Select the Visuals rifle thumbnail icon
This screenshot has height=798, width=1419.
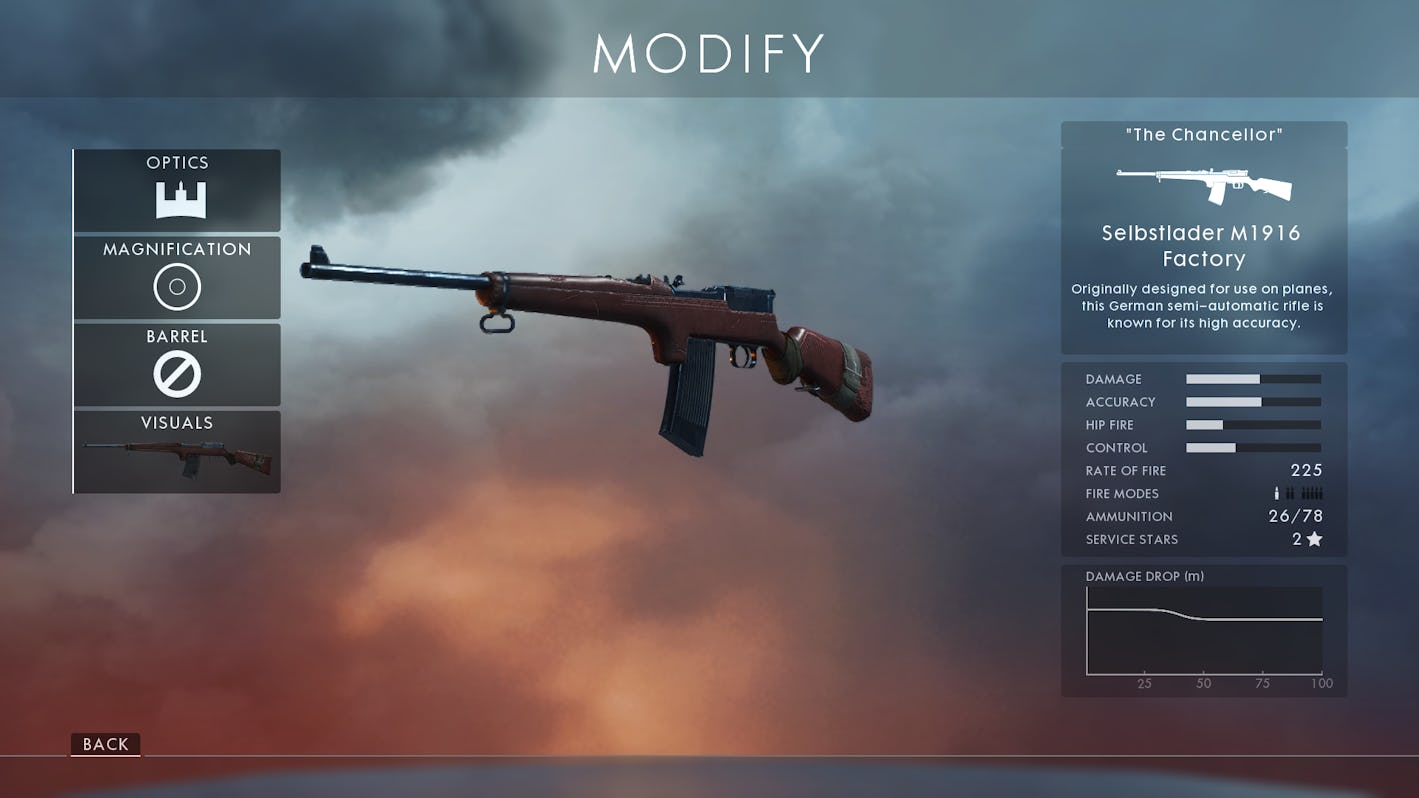coord(176,455)
